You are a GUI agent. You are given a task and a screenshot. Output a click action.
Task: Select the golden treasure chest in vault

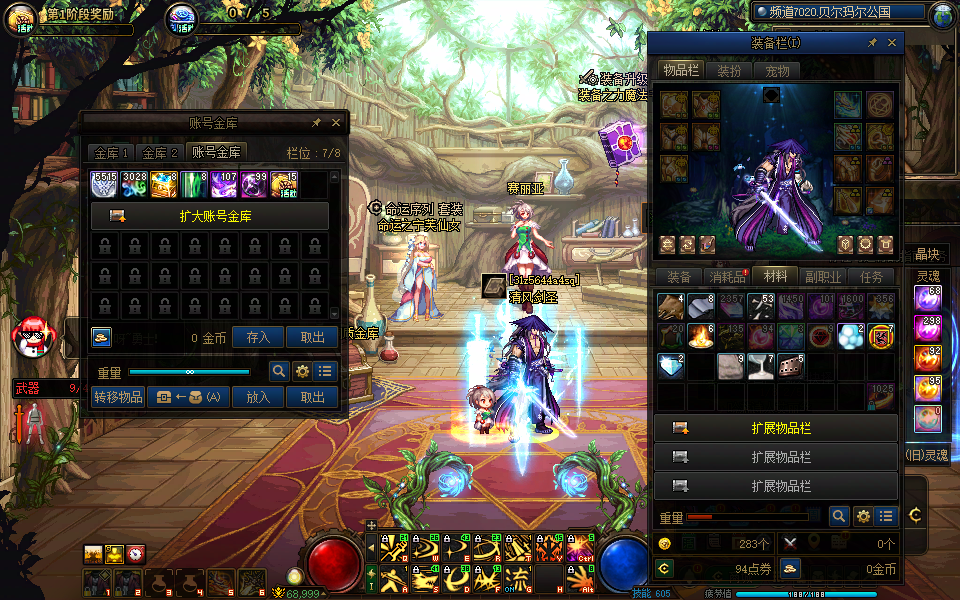coord(165,184)
